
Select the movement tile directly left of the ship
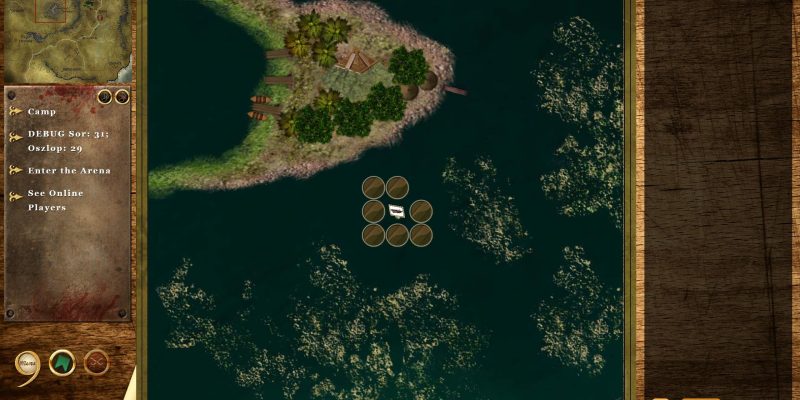[x=373, y=211]
